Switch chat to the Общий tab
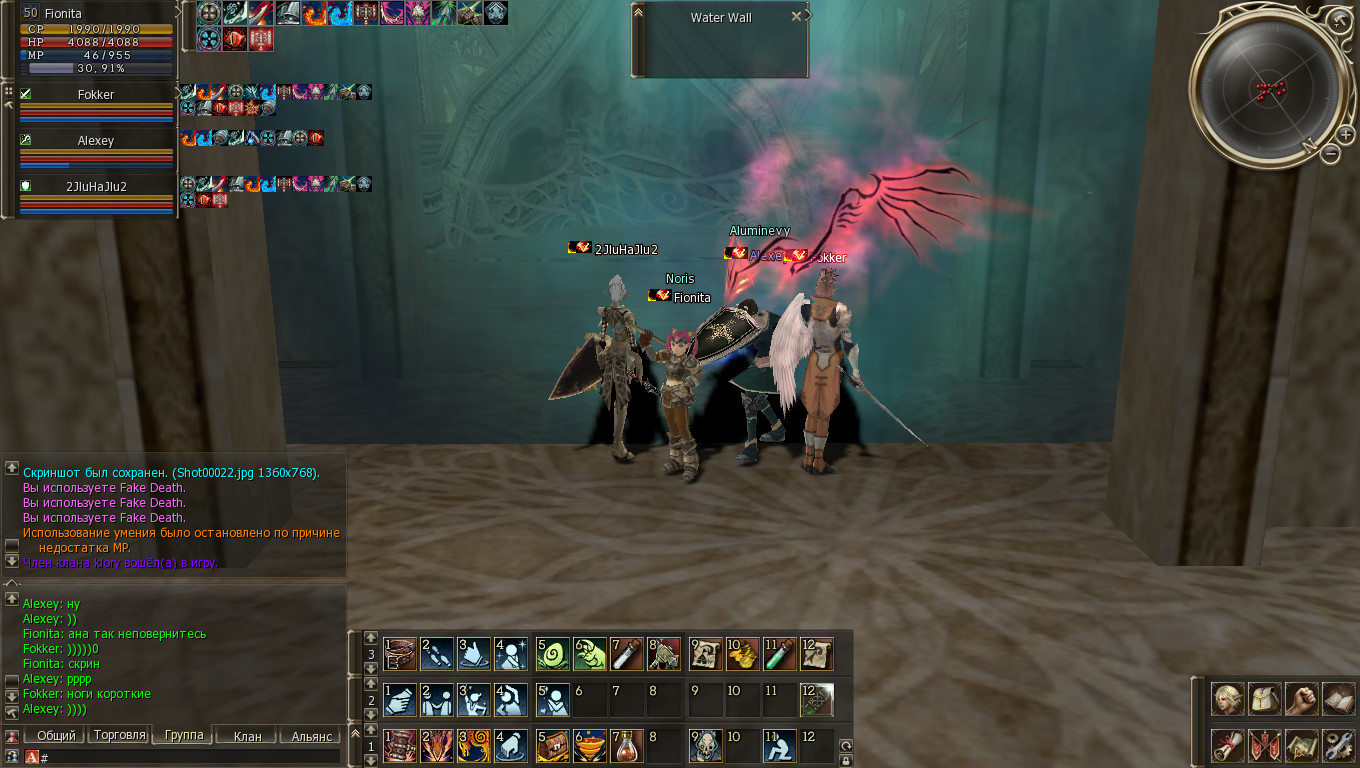 pos(56,736)
